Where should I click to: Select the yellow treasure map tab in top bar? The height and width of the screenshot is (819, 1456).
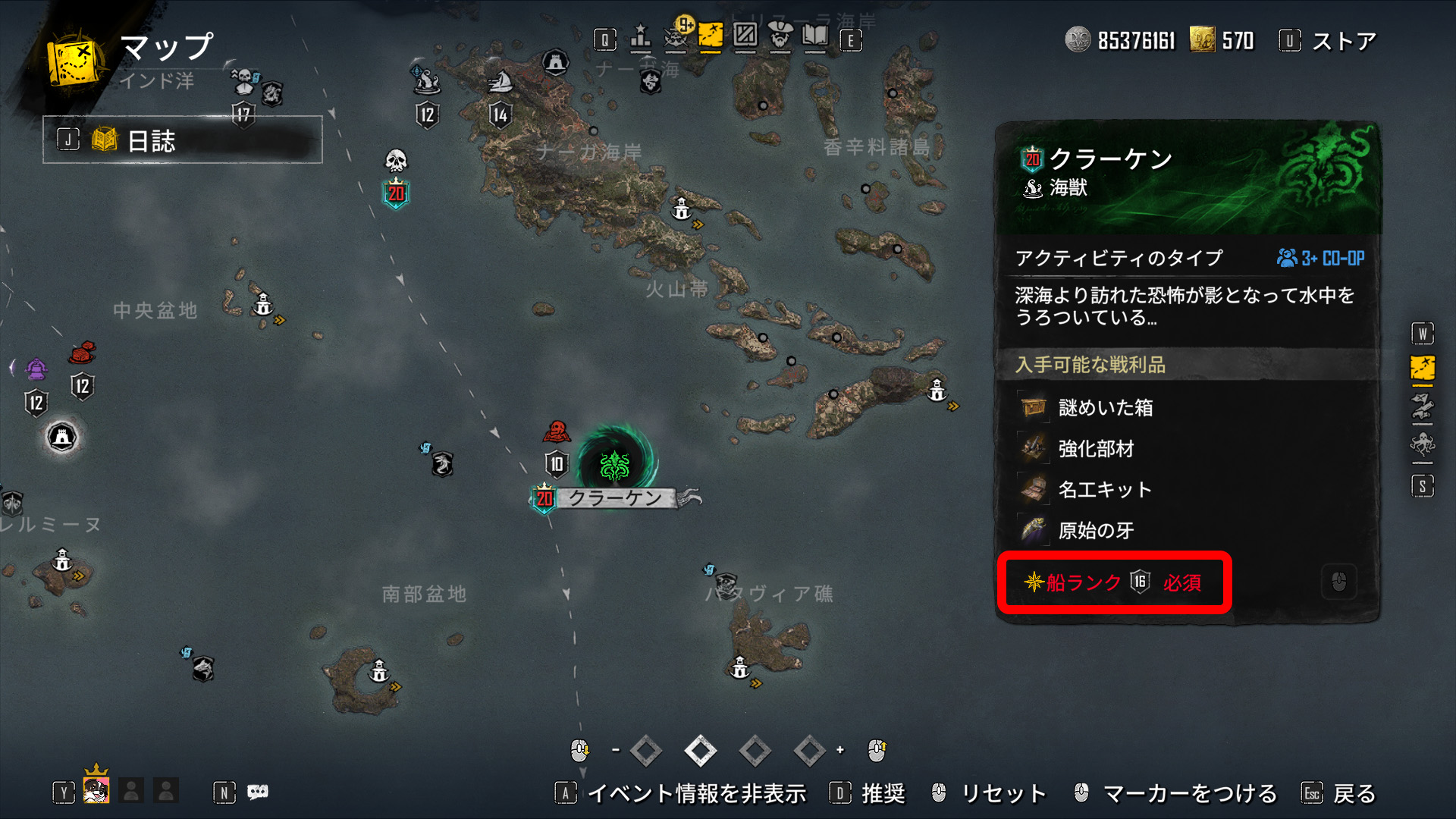[711, 36]
